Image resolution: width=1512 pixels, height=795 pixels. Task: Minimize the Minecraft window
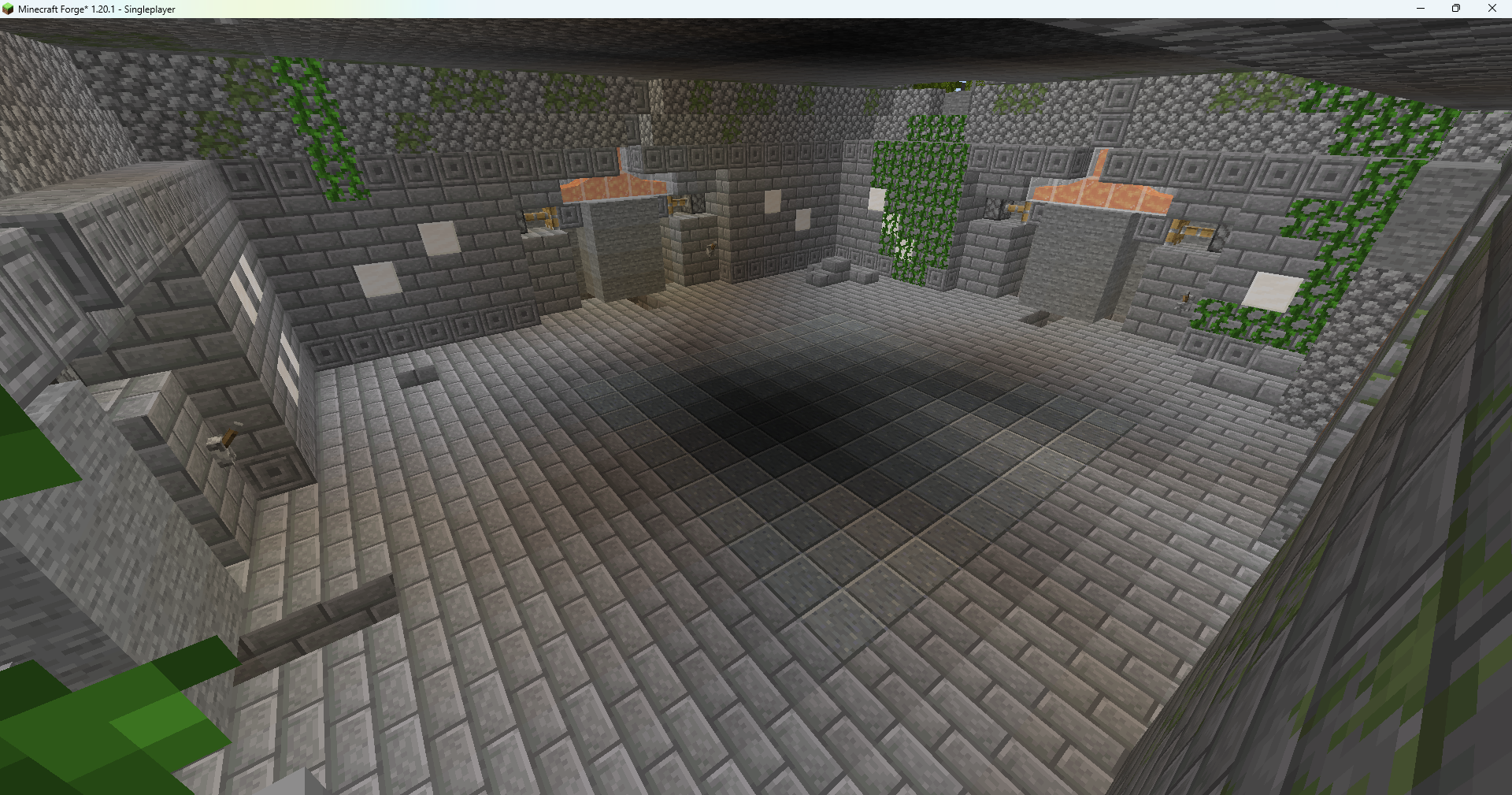click(1421, 9)
